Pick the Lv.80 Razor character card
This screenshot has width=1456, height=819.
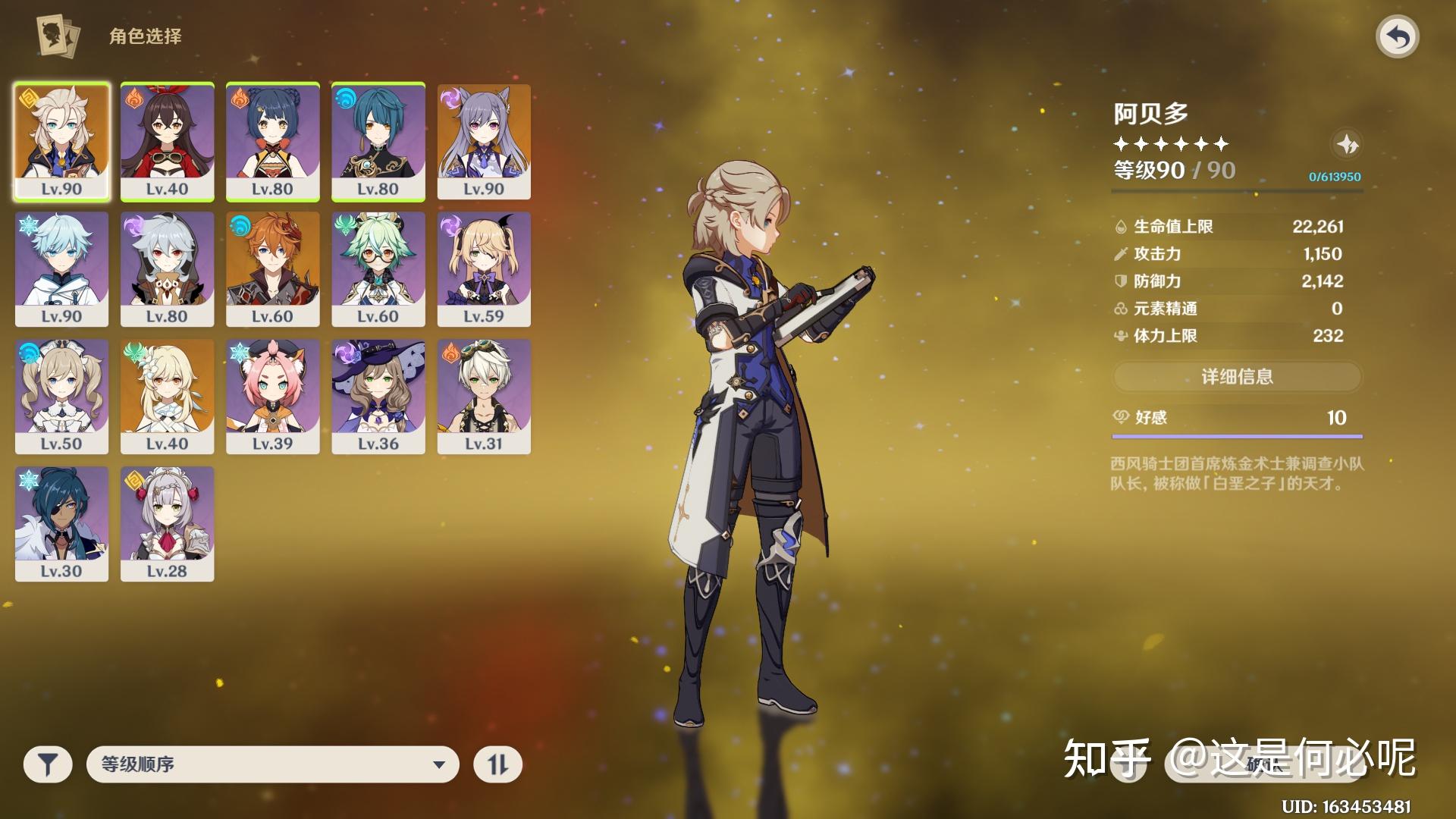coord(167,269)
